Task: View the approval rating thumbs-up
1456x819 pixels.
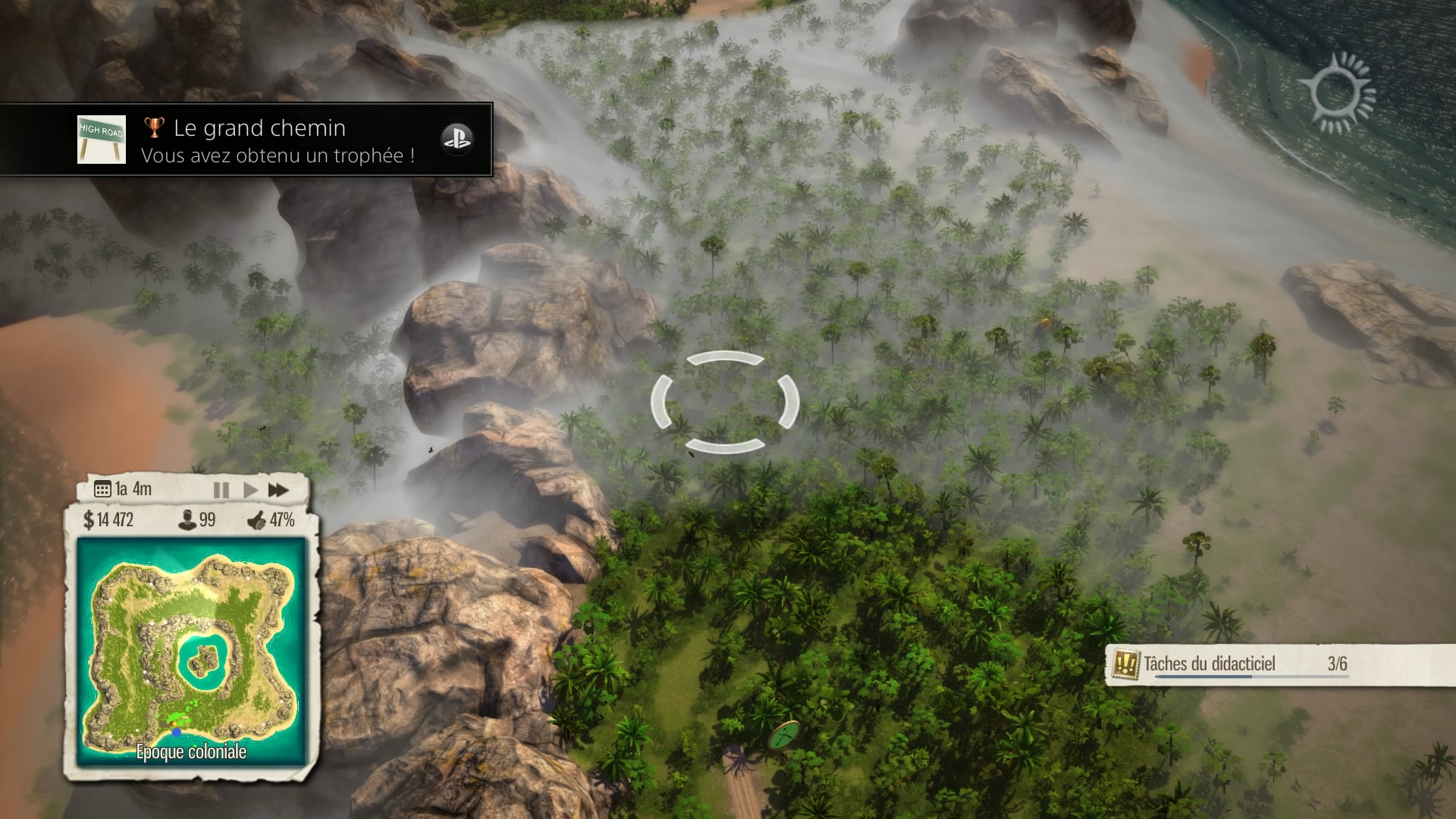Action: click(x=271, y=520)
